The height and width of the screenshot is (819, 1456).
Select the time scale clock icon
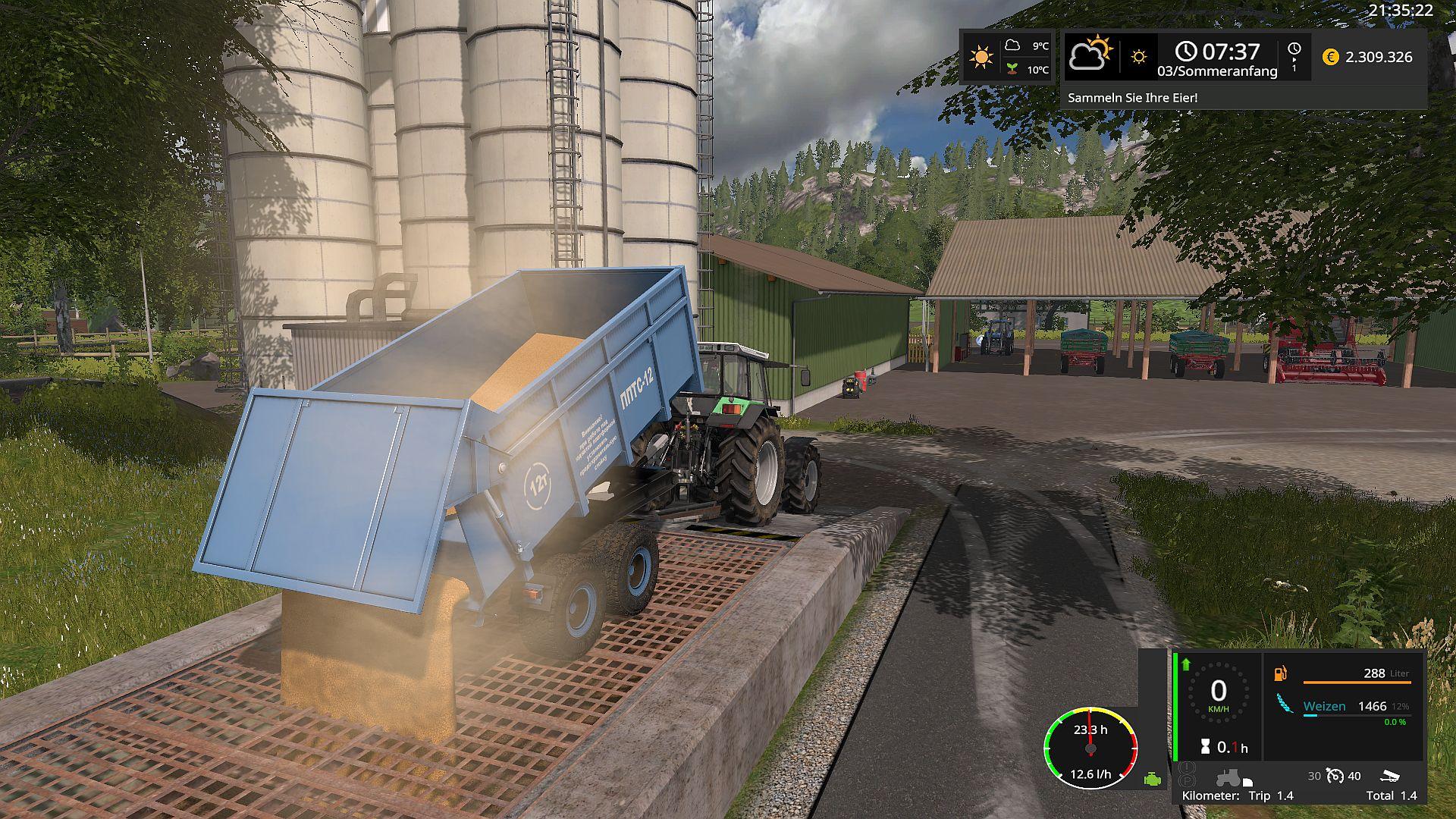pos(1294,49)
